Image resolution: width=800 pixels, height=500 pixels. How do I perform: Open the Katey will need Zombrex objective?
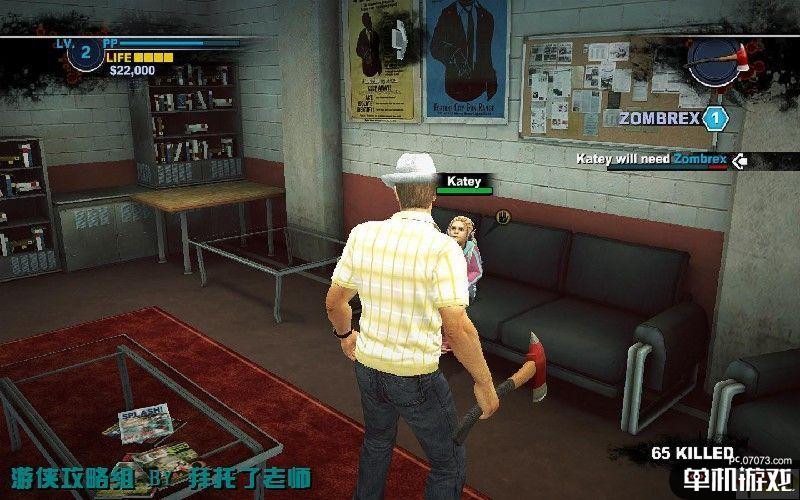point(657,159)
